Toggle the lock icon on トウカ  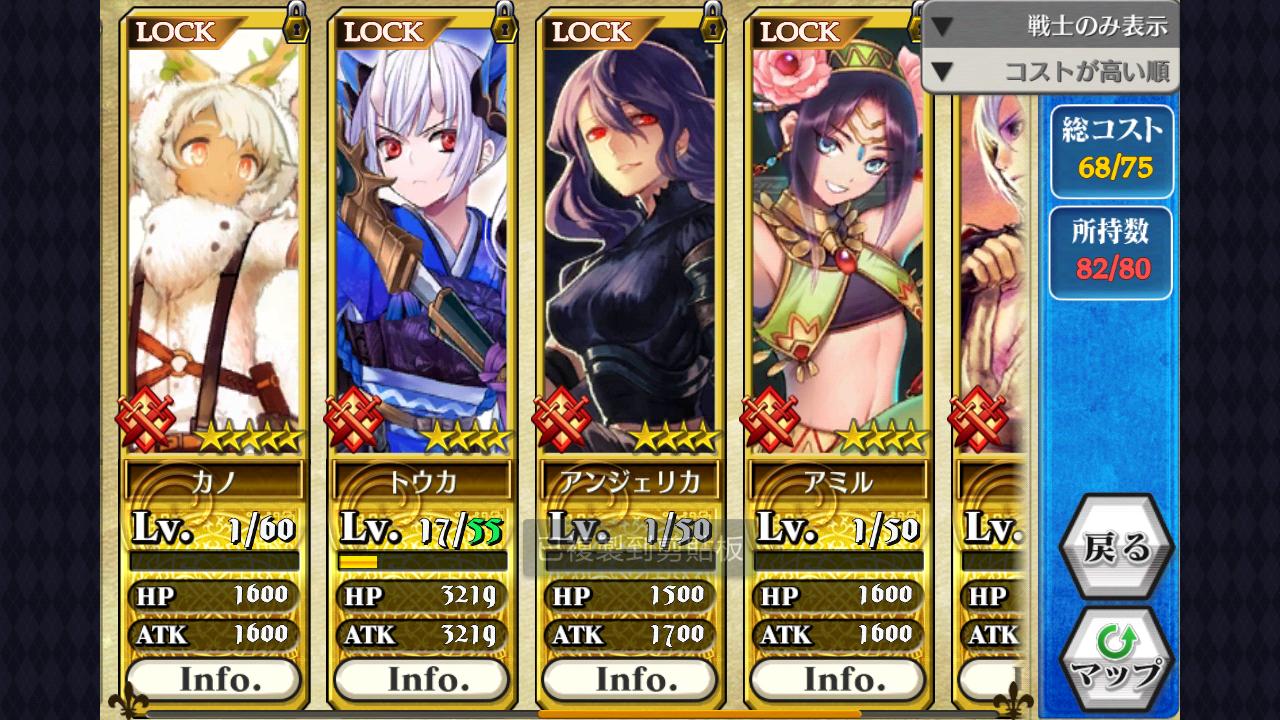pos(504,24)
